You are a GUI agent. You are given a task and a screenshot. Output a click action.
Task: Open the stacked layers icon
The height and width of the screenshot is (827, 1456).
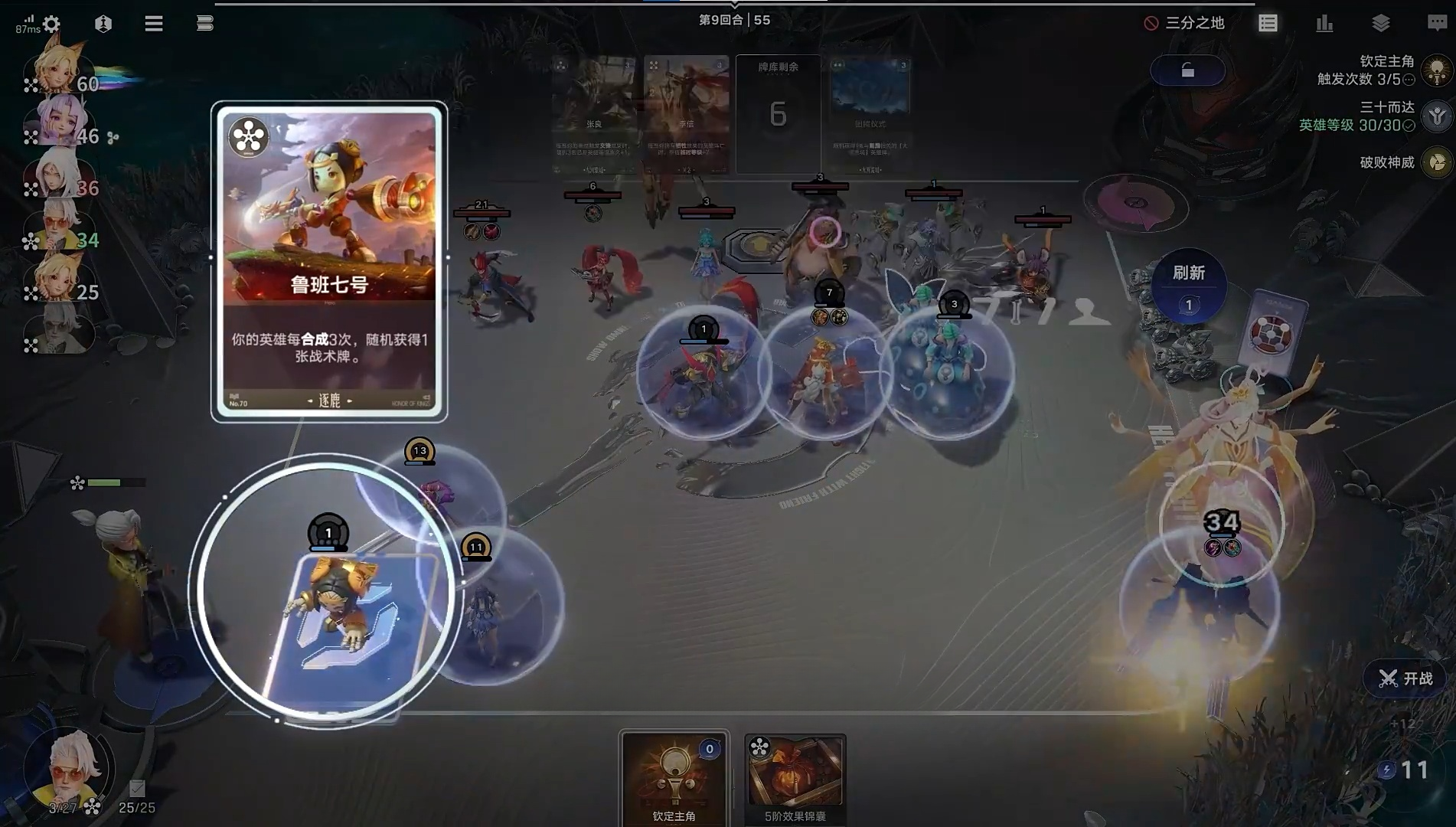pyautogui.click(x=1381, y=24)
